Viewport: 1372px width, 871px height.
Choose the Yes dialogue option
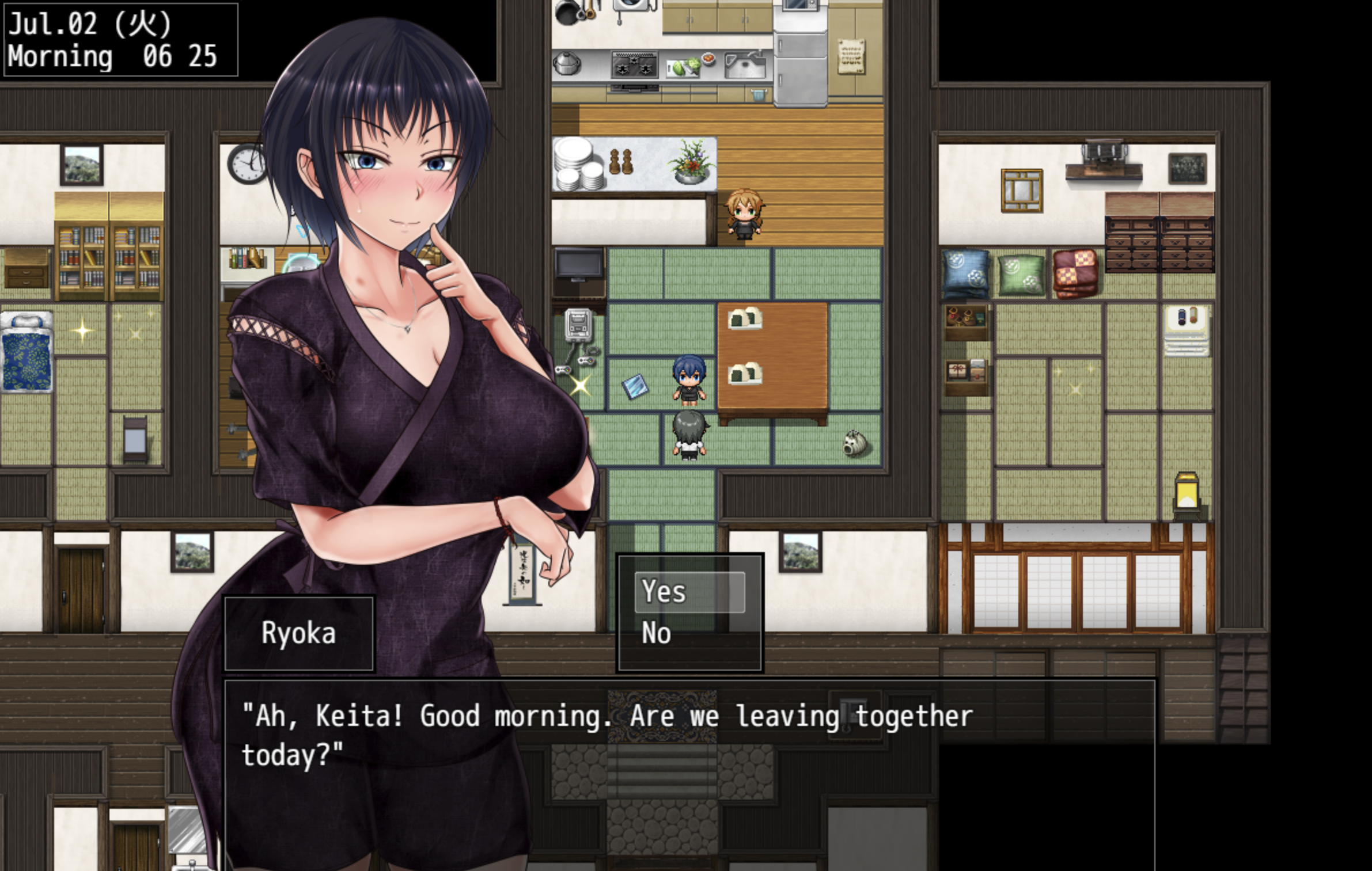[689, 592]
